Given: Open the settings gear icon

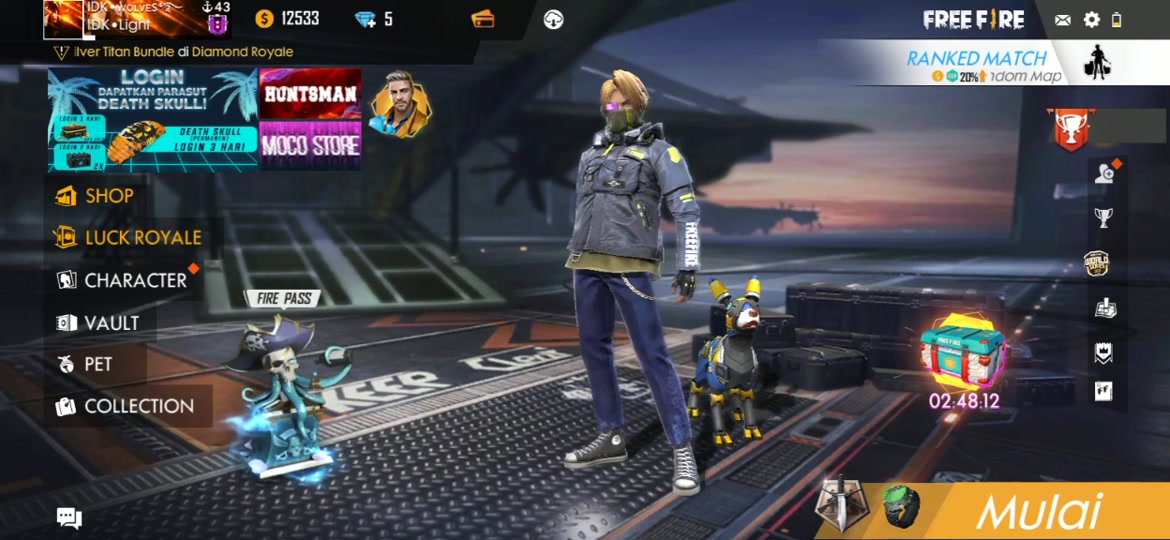Looking at the screenshot, I should (x=1091, y=19).
